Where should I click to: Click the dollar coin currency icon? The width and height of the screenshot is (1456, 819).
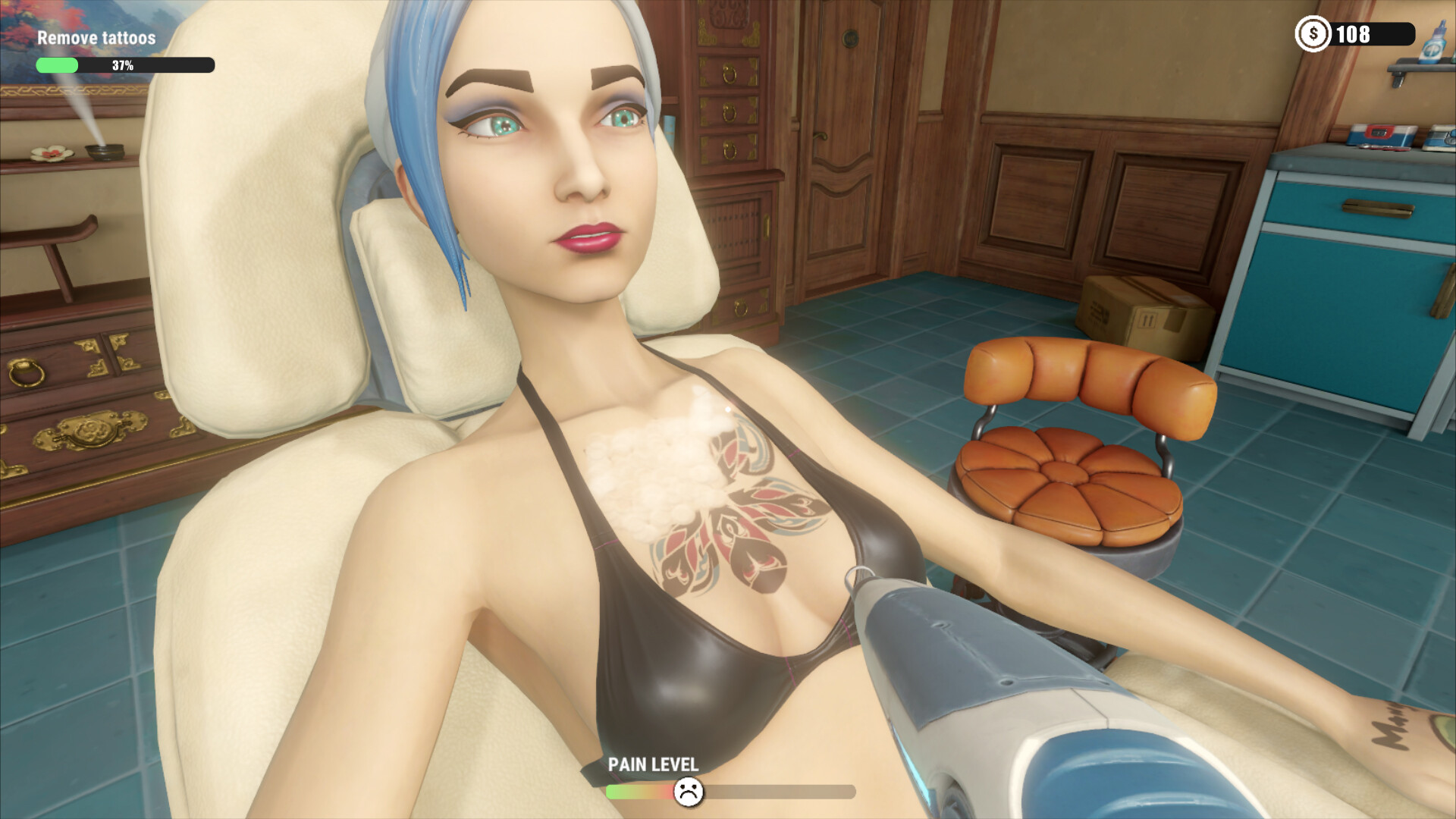tap(1313, 33)
